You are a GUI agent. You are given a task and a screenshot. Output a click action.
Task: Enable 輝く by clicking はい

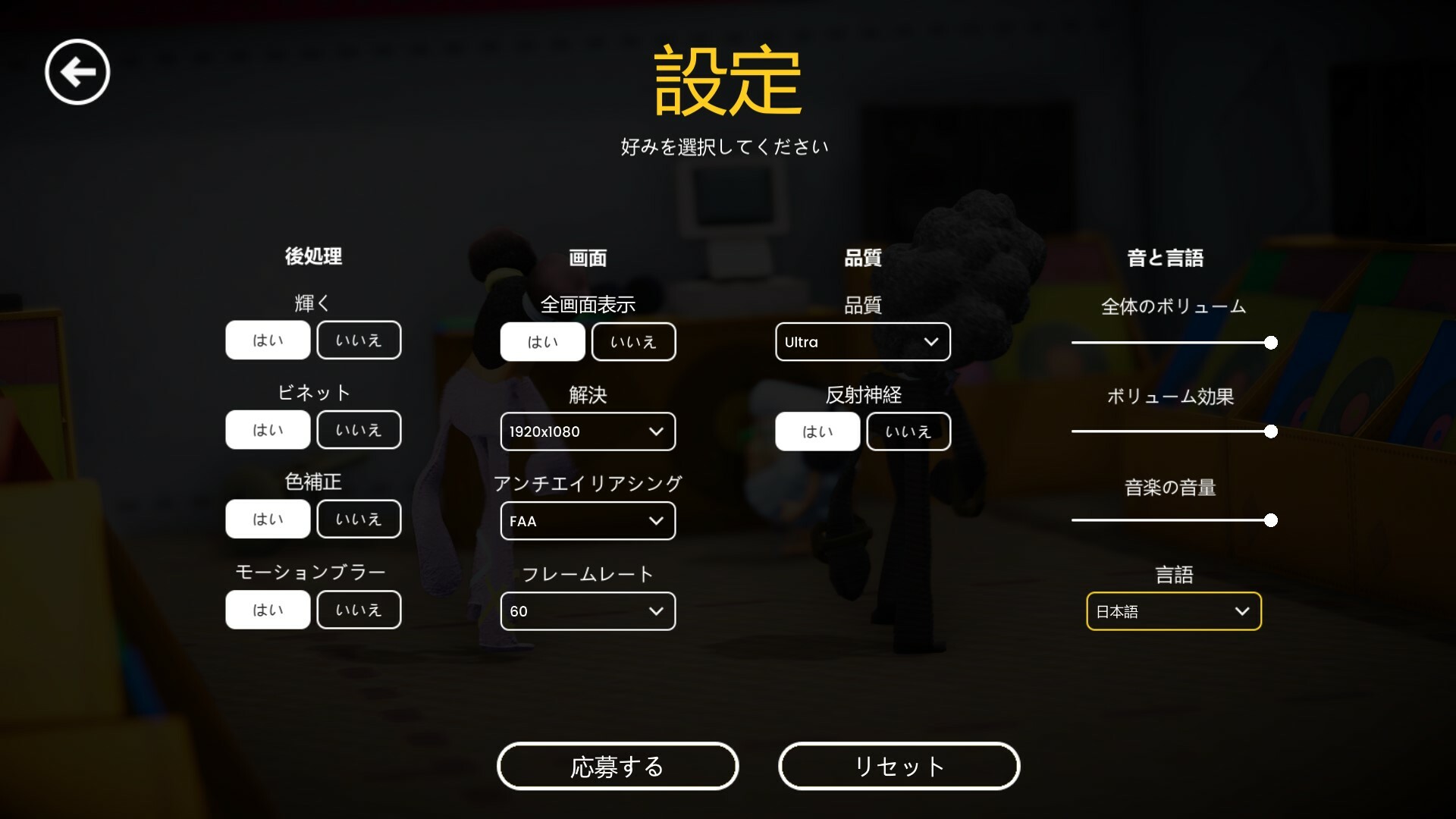[268, 340]
